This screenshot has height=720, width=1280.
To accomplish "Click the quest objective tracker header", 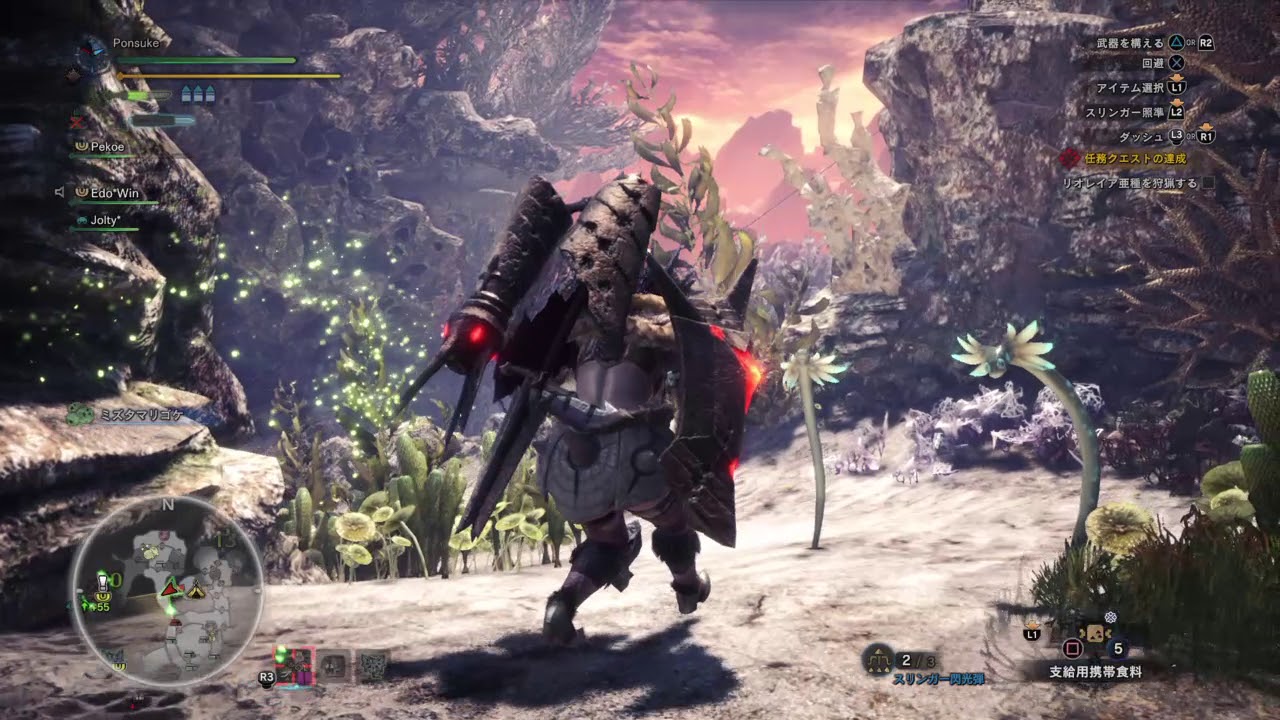I will [1125, 158].
